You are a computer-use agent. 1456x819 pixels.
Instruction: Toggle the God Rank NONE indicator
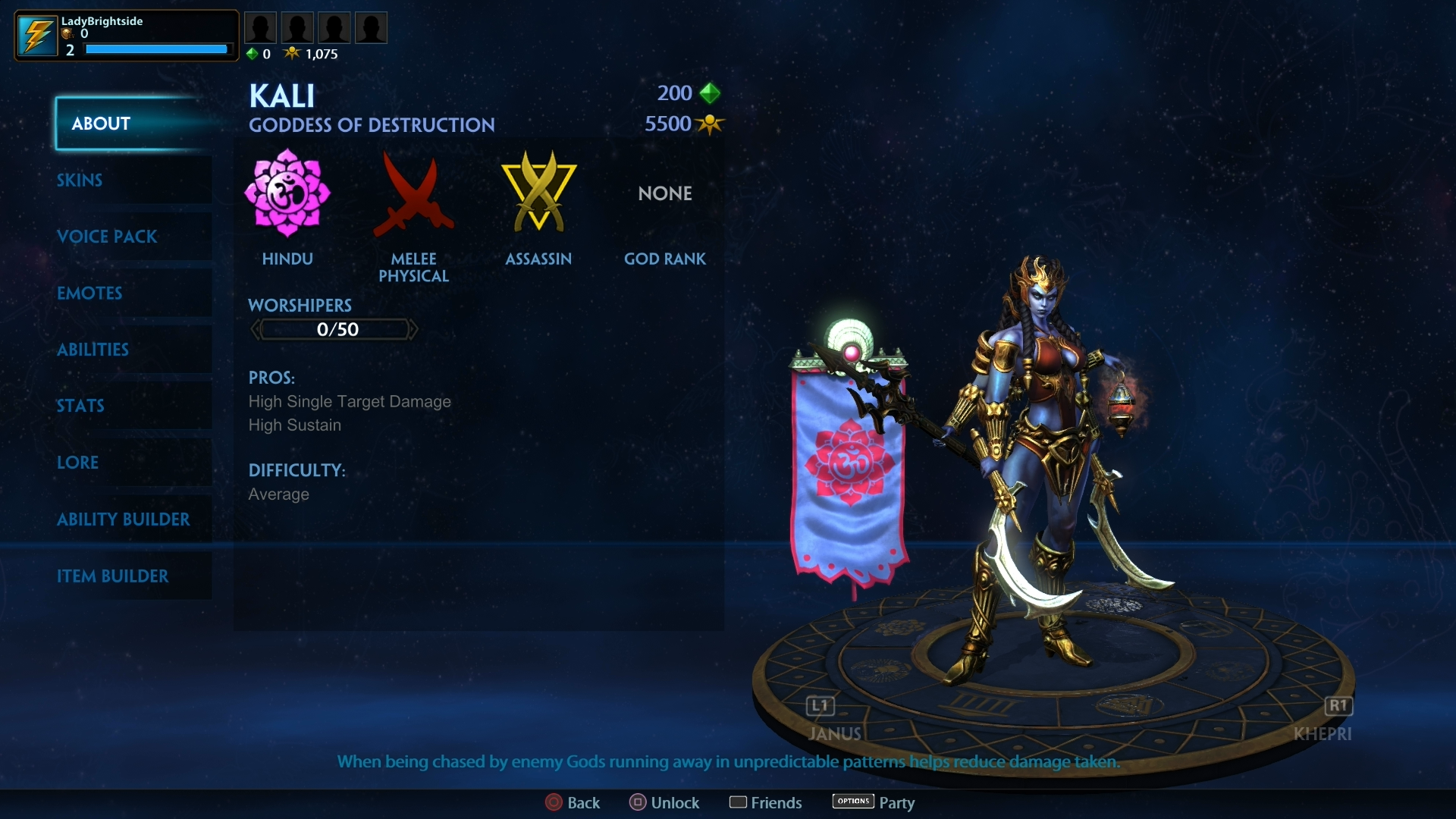click(x=664, y=193)
